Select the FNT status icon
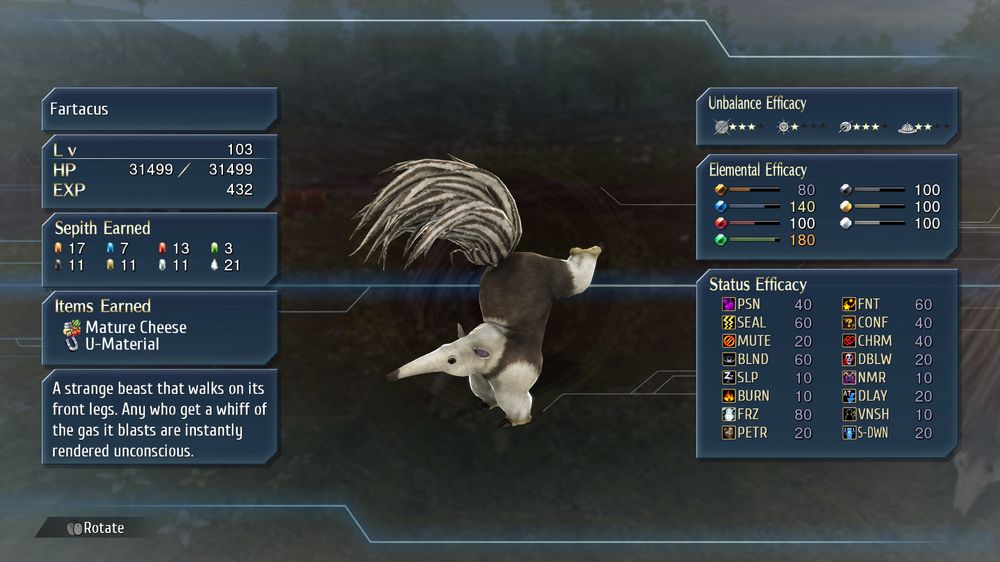Viewport: 1000px width, 562px height. [849, 304]
